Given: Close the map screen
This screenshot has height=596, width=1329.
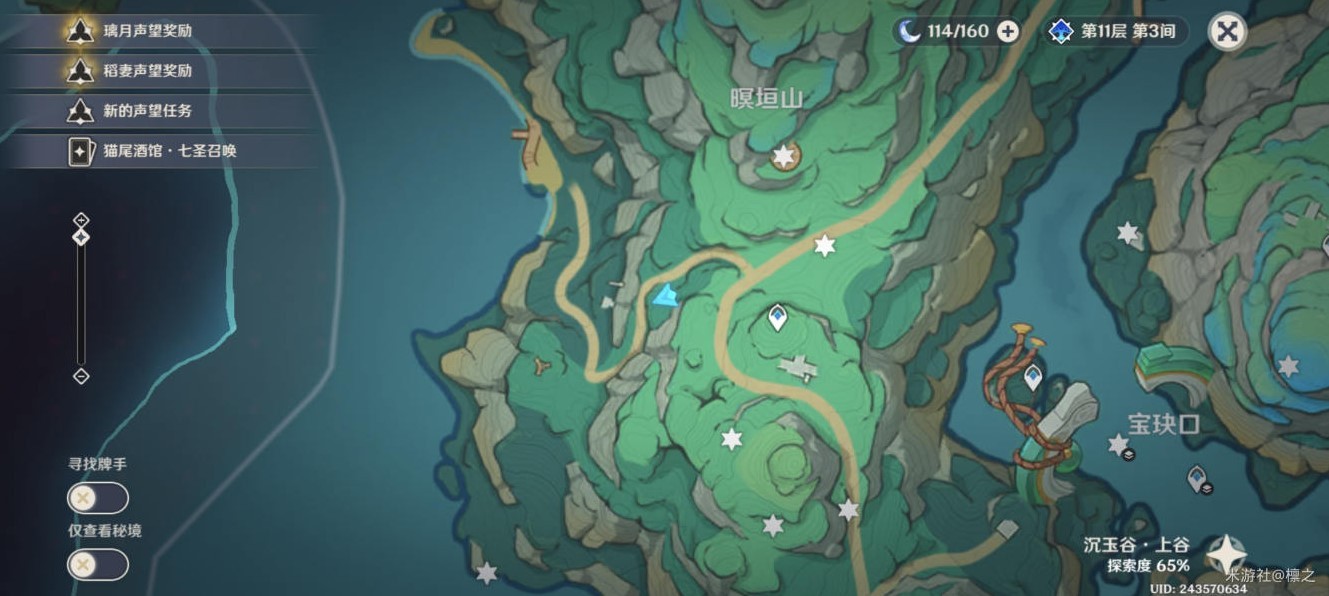Looking at the screenshot, I should pos(1227,31).
